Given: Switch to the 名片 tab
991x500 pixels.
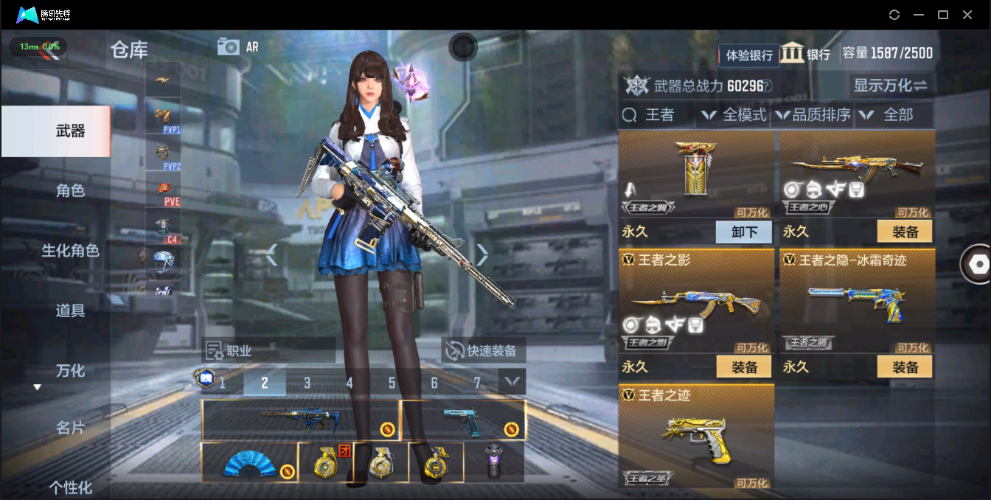Looking at the screenshot, I should click(70, 428).
